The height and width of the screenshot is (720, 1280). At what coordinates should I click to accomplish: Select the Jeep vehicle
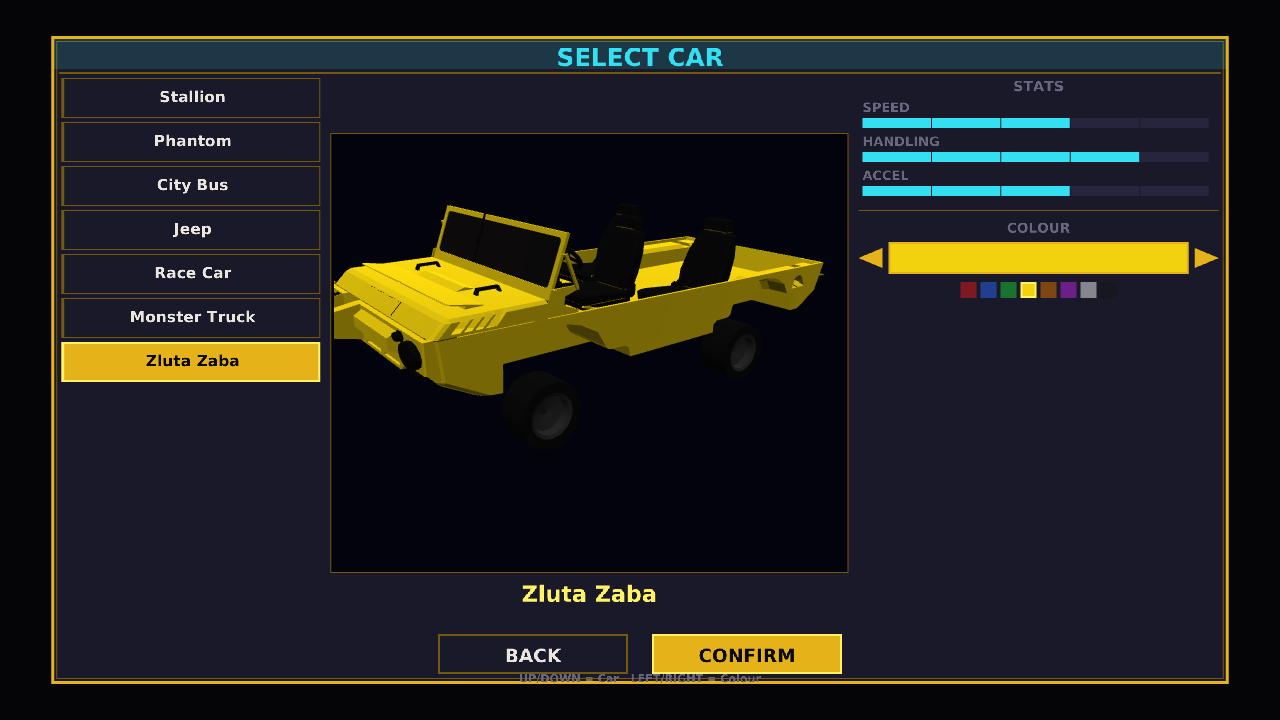[191, 230]
